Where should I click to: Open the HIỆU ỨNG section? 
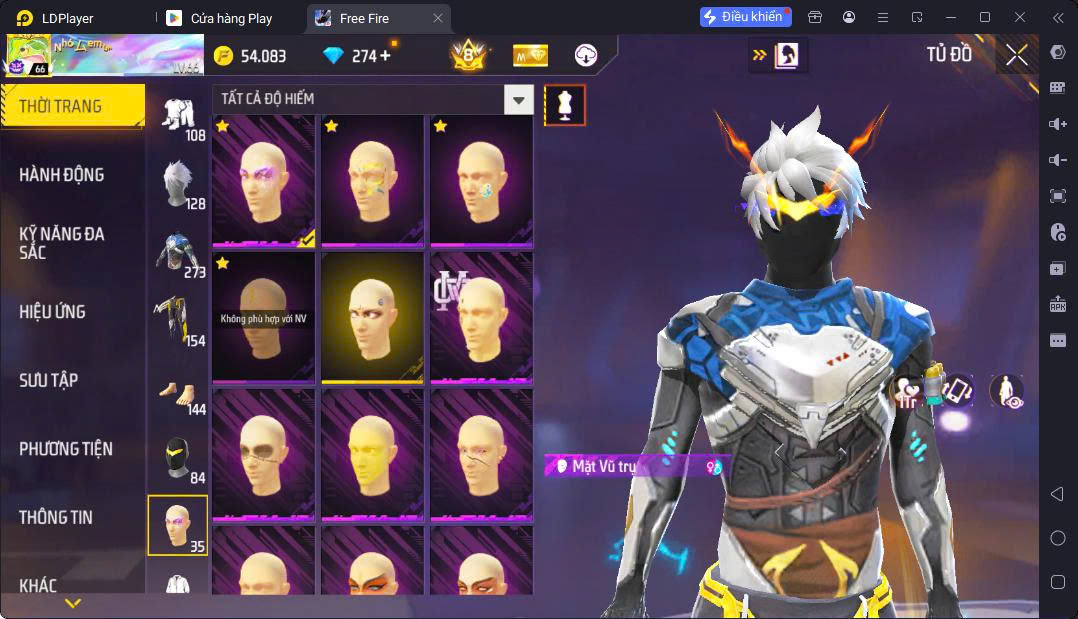[x=53, y=312]
